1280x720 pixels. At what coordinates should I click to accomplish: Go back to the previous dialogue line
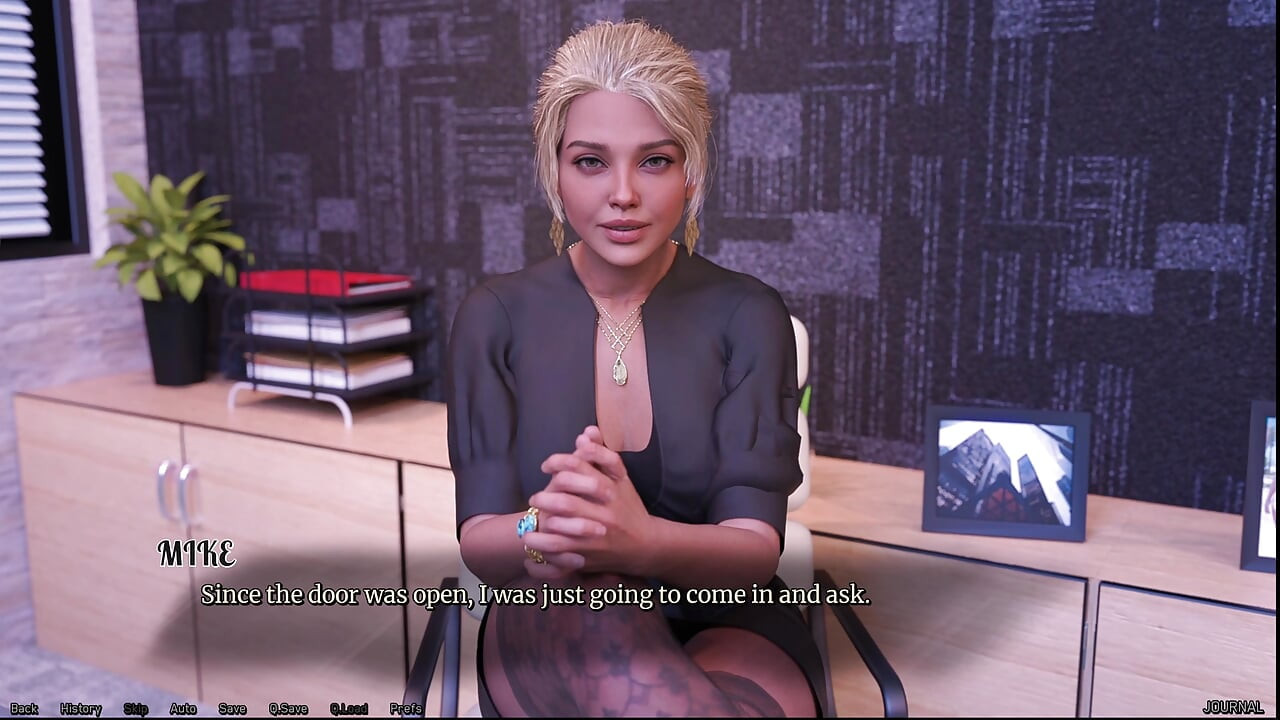[24, 708]
